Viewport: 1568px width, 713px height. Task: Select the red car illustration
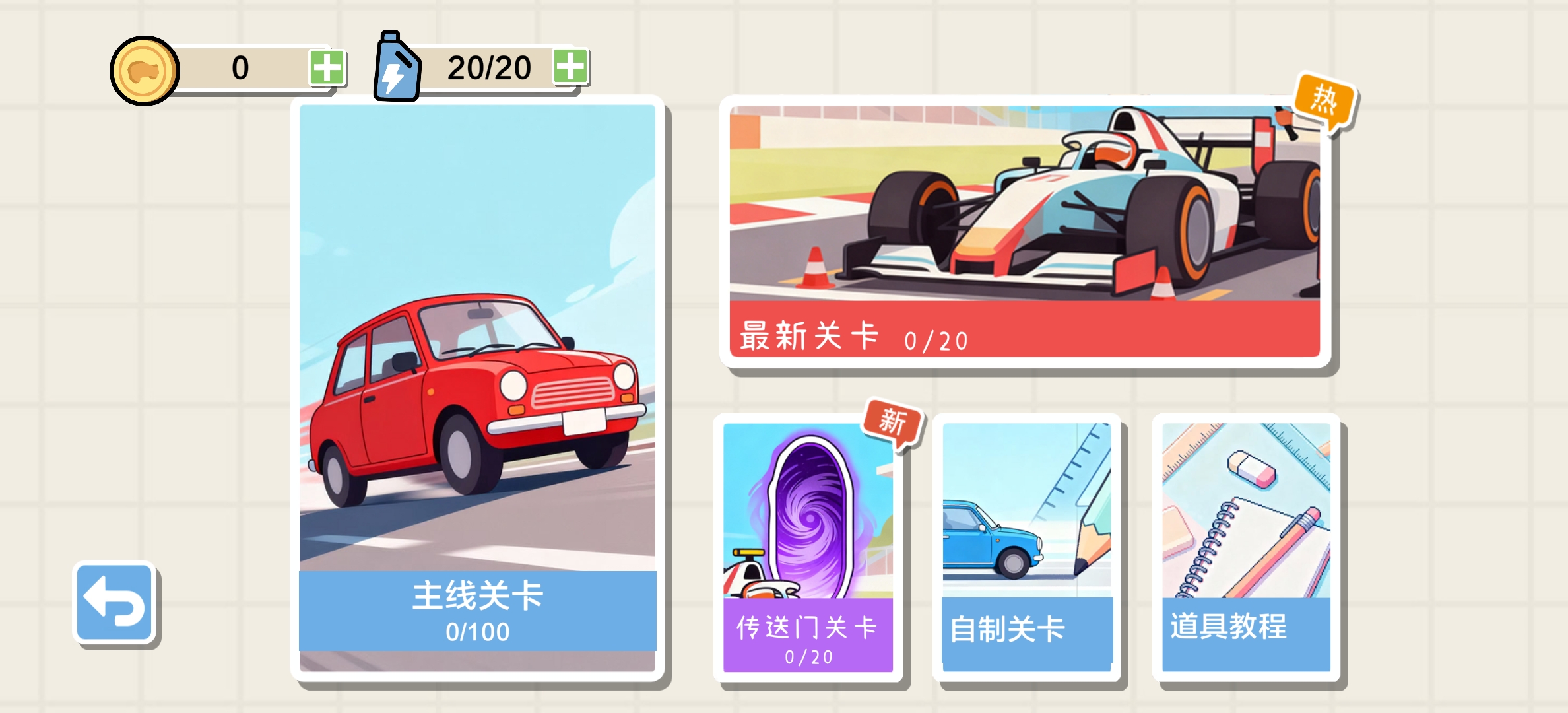477,396
